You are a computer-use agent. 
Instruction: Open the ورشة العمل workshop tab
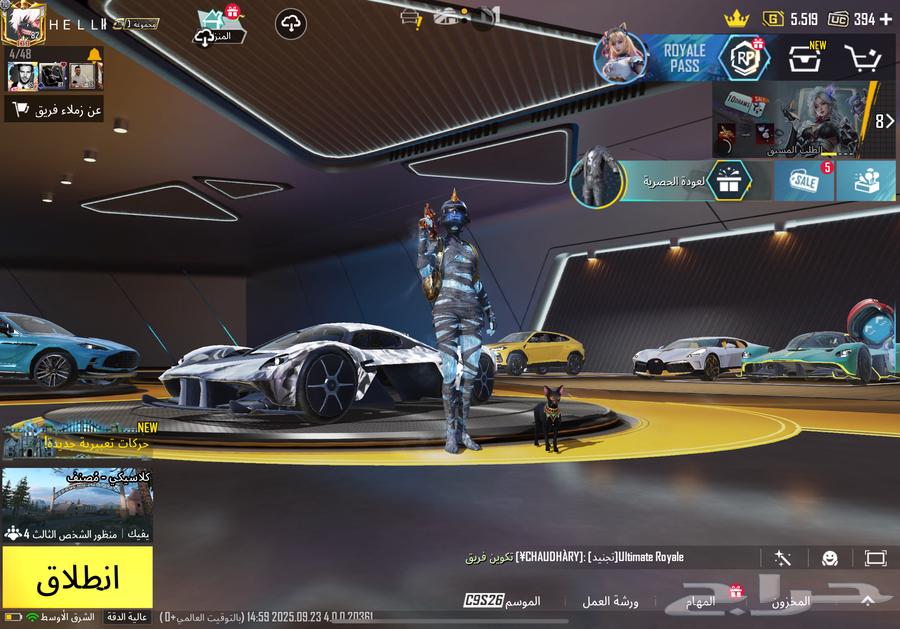[610, 602]
